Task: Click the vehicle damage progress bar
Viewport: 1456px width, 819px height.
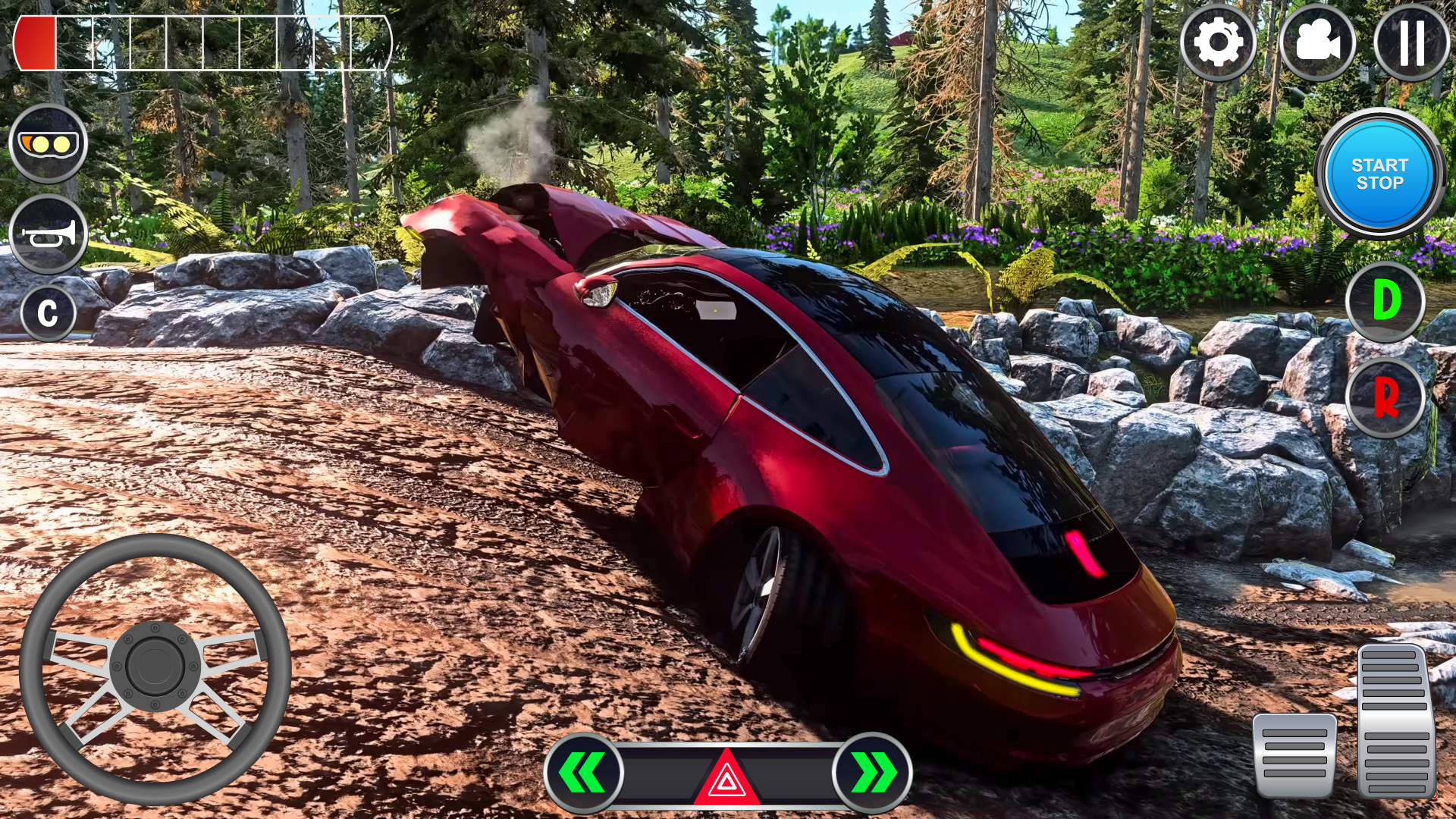Action: coord(205,42)
